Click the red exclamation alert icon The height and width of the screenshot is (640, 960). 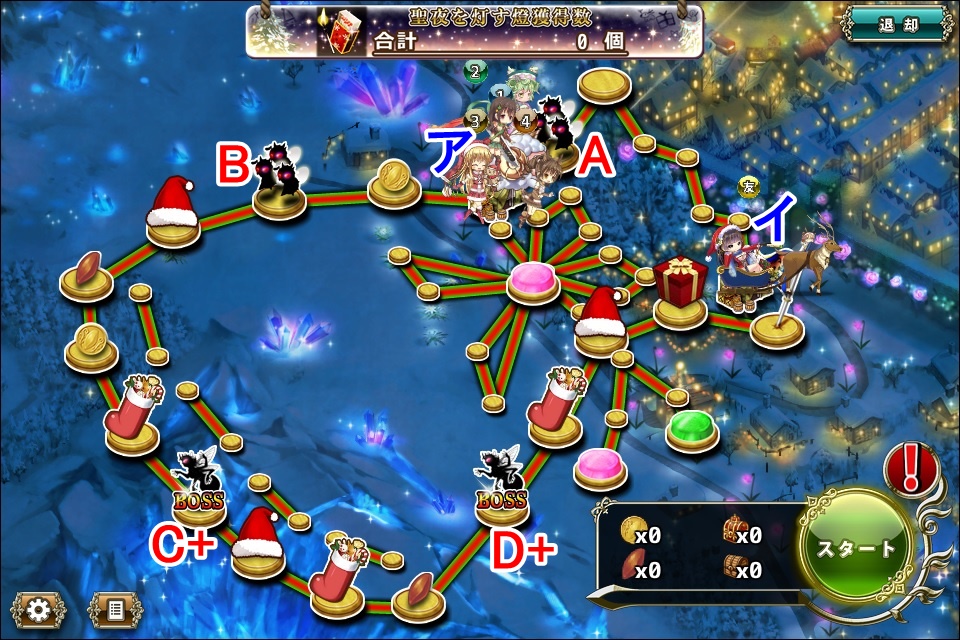pyautogui.click(x=910, y=467)
